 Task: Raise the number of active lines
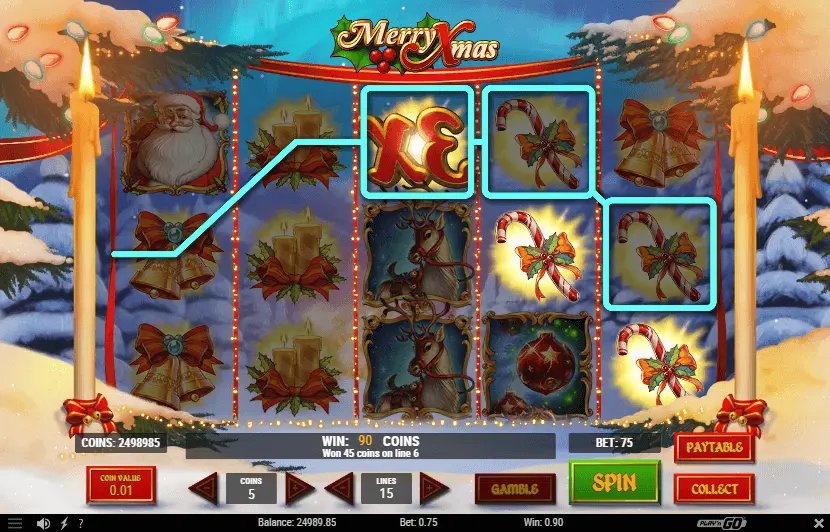tap(433, 489)
